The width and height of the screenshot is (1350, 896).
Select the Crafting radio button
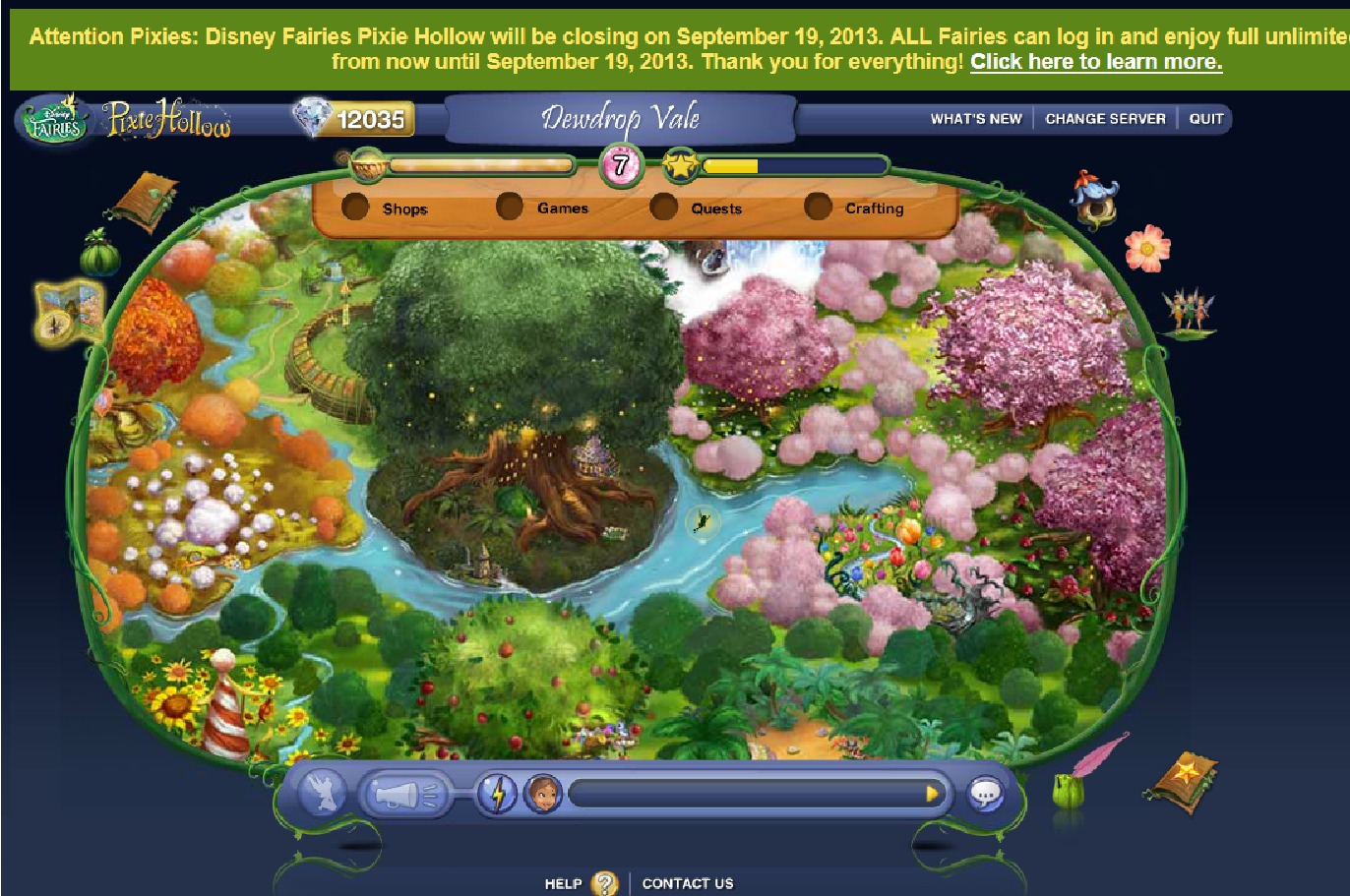(x=818, y=207)
